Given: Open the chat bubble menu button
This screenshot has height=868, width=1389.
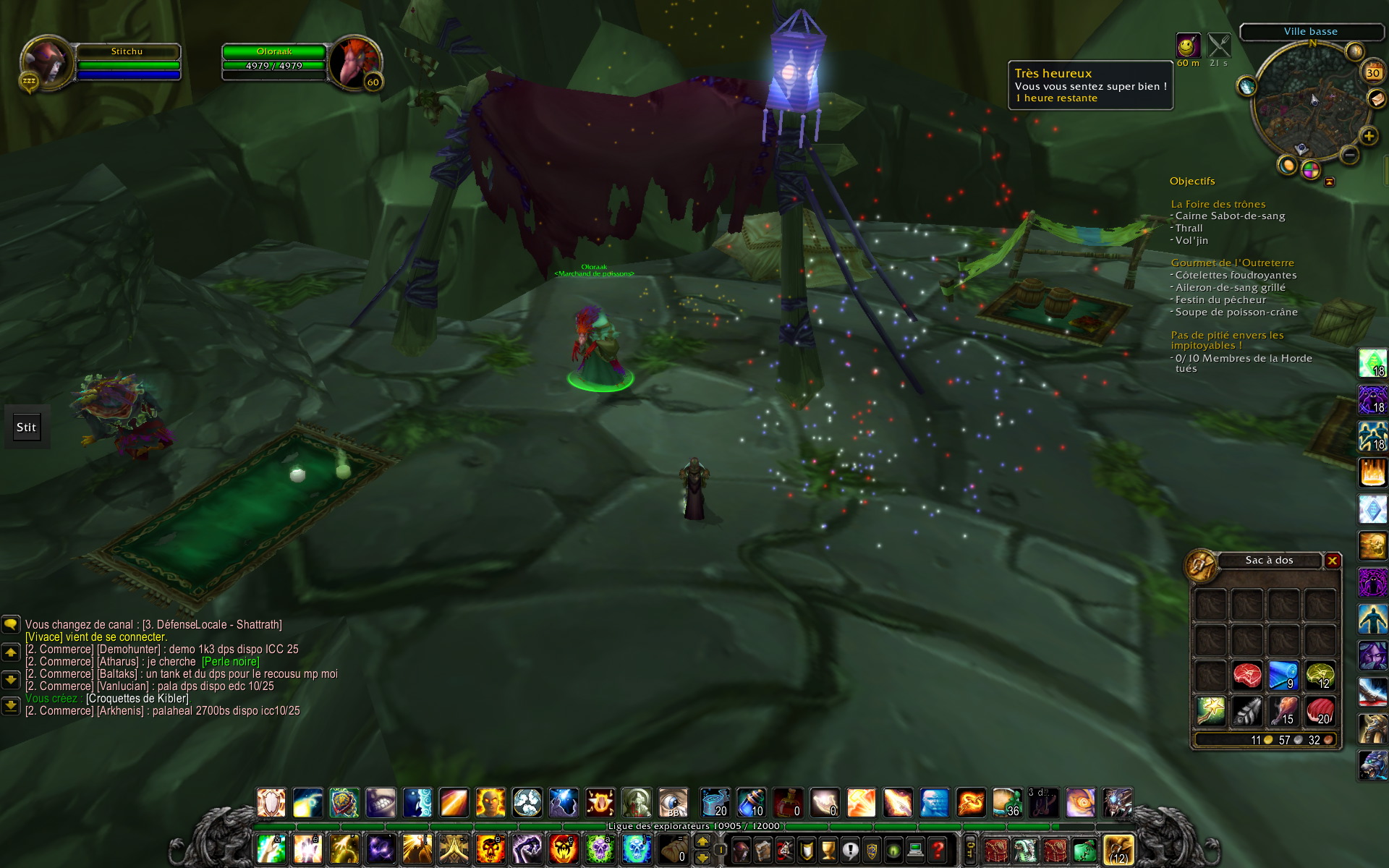Looking at the screenshot, I should click(11, 624).
